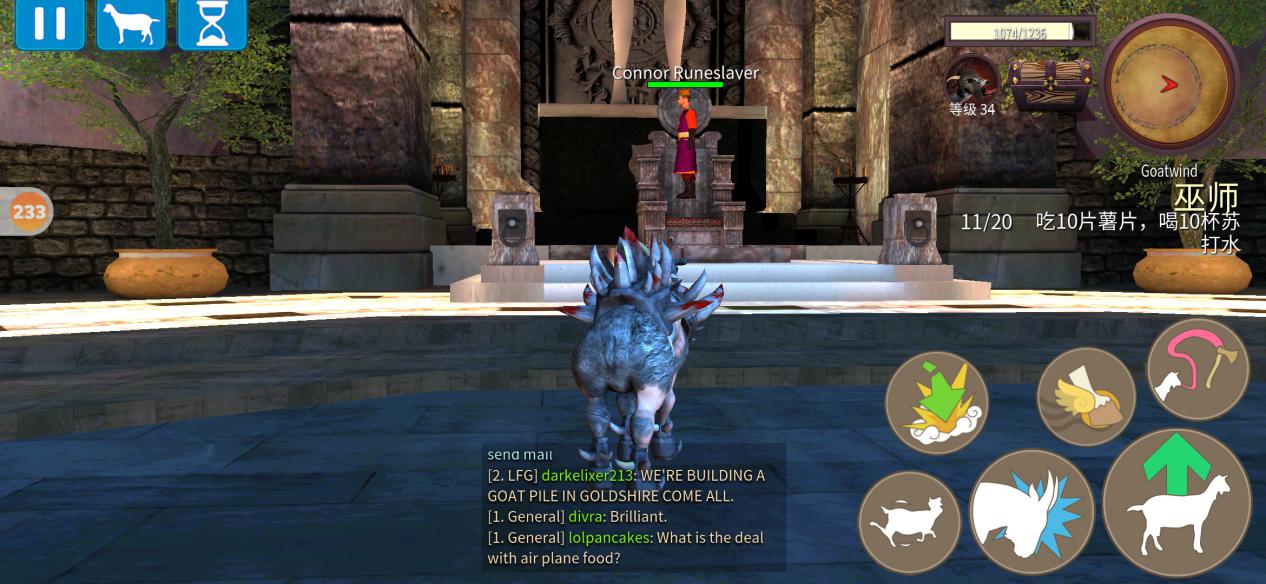Open the chat log window

pos(634,508)
